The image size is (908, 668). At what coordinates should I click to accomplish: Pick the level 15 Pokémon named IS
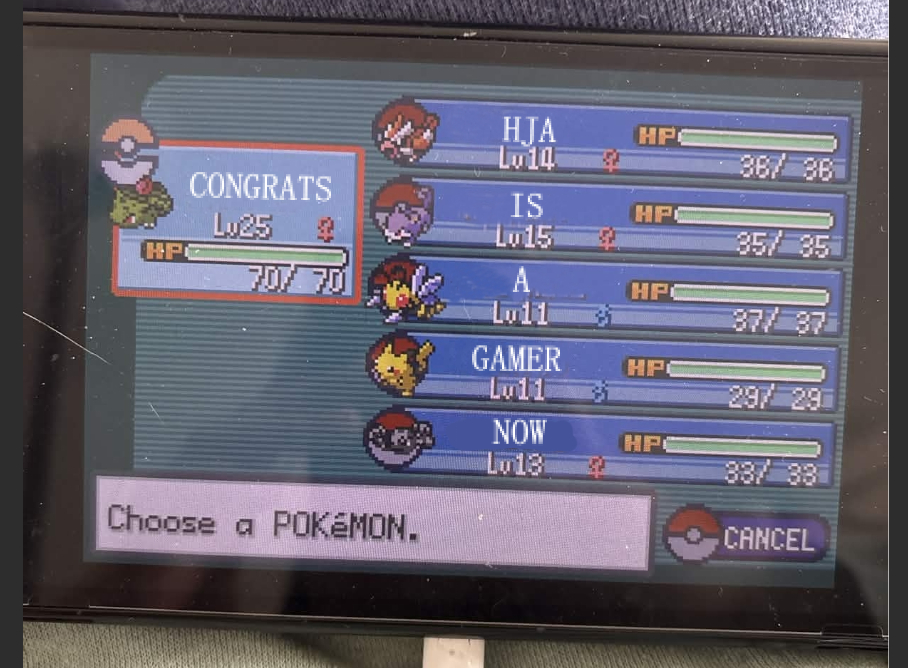(x=610, y=219)
